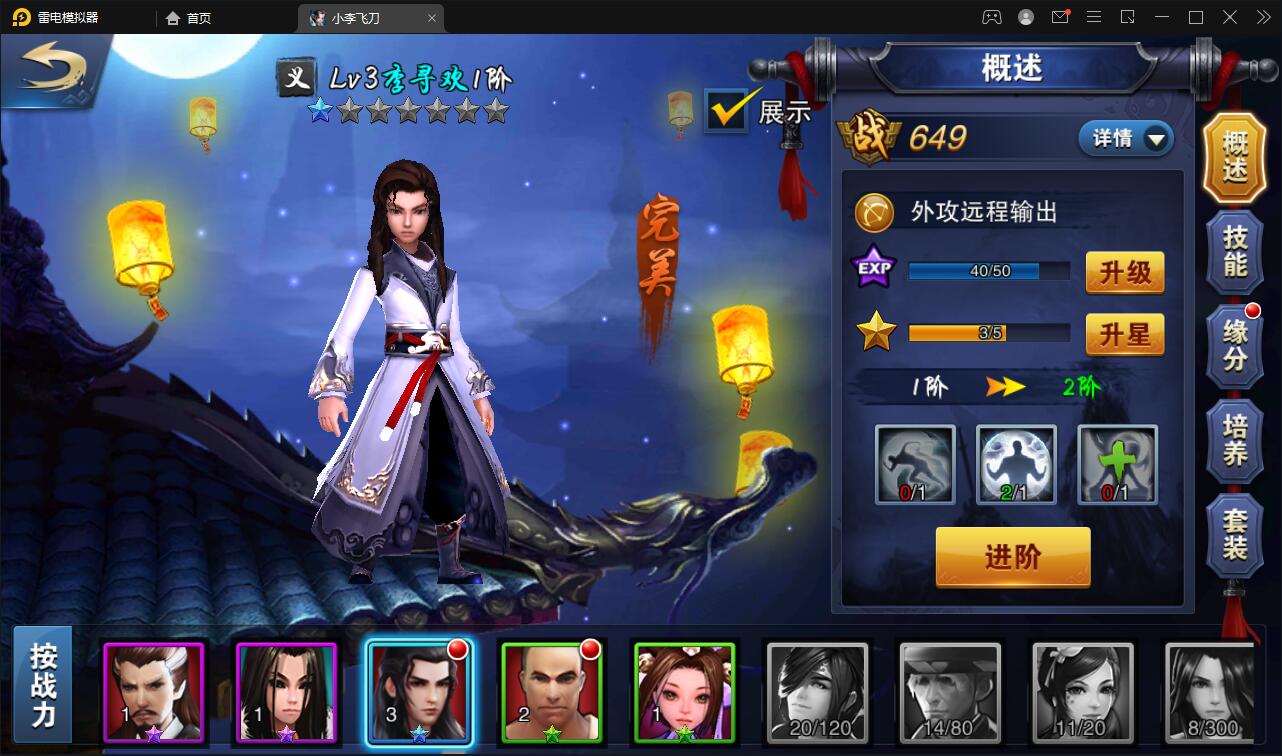Uncheck the 展示 display checkbox

[x=725, y=110]
